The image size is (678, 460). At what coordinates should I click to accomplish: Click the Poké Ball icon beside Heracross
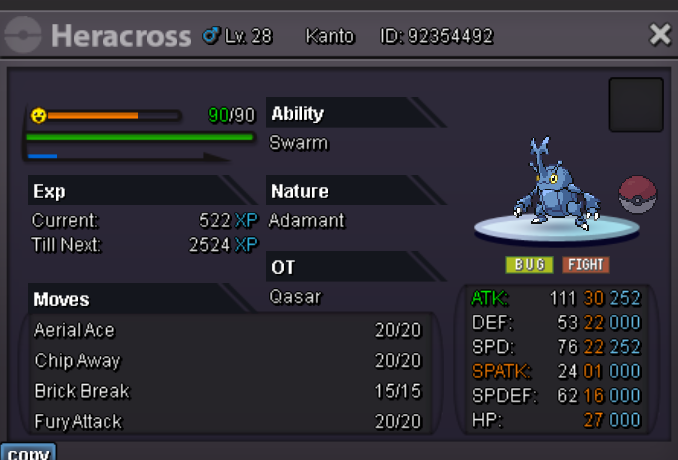[x=638, y=194]
